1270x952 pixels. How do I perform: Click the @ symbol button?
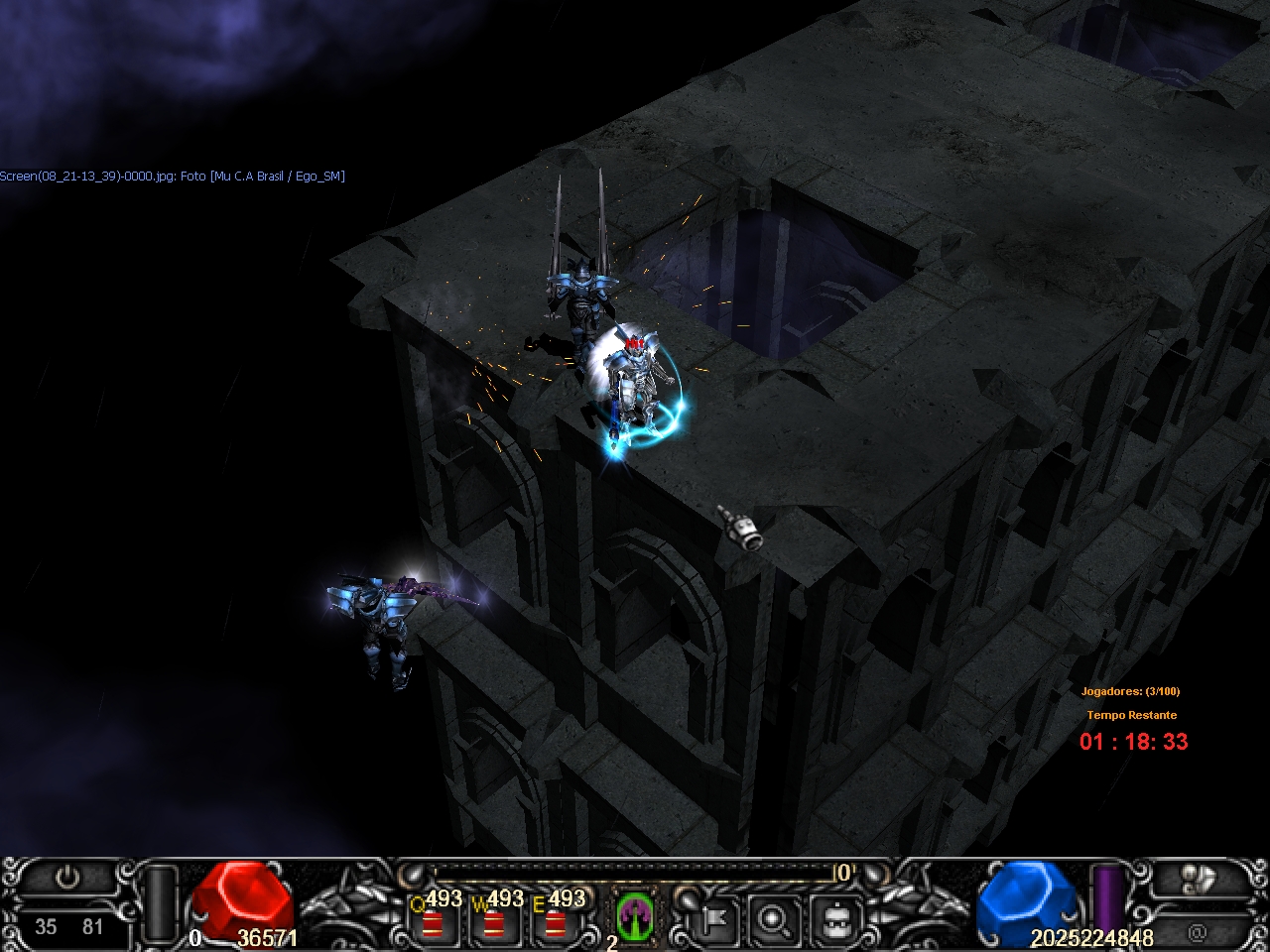(1198, 932)
